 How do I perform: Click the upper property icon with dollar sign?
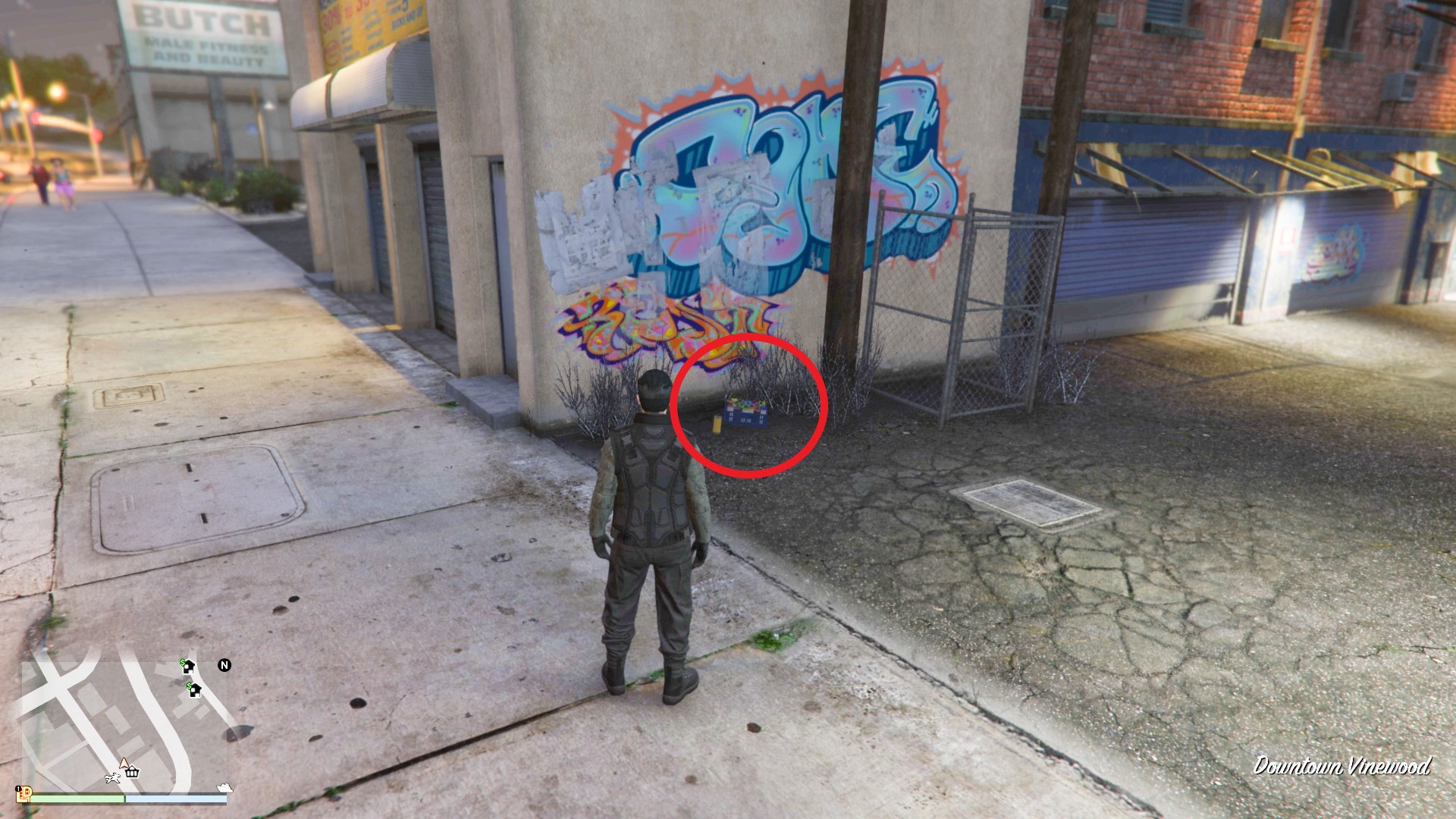(187, 666)
